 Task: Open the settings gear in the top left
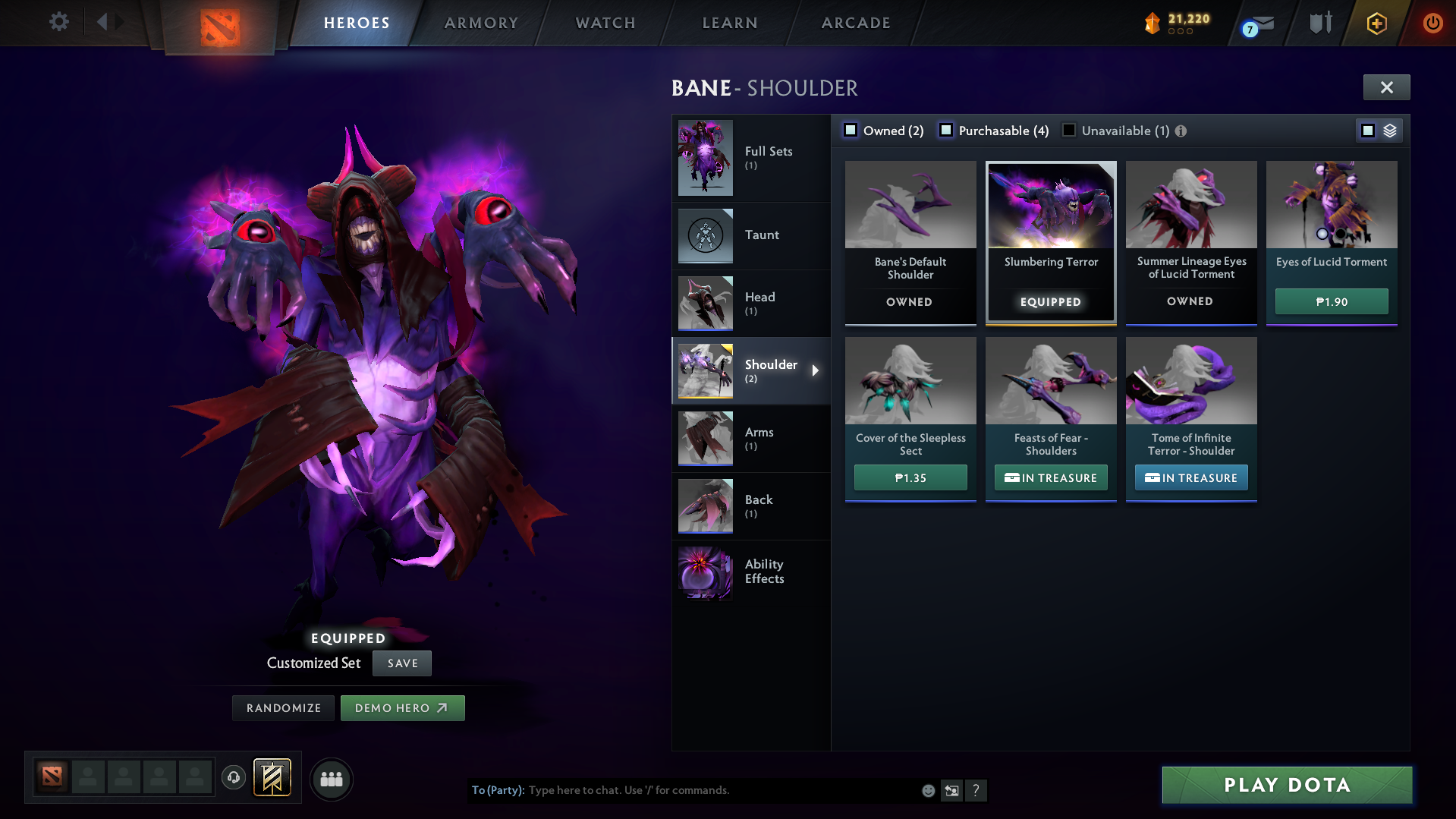click(58, 22)
